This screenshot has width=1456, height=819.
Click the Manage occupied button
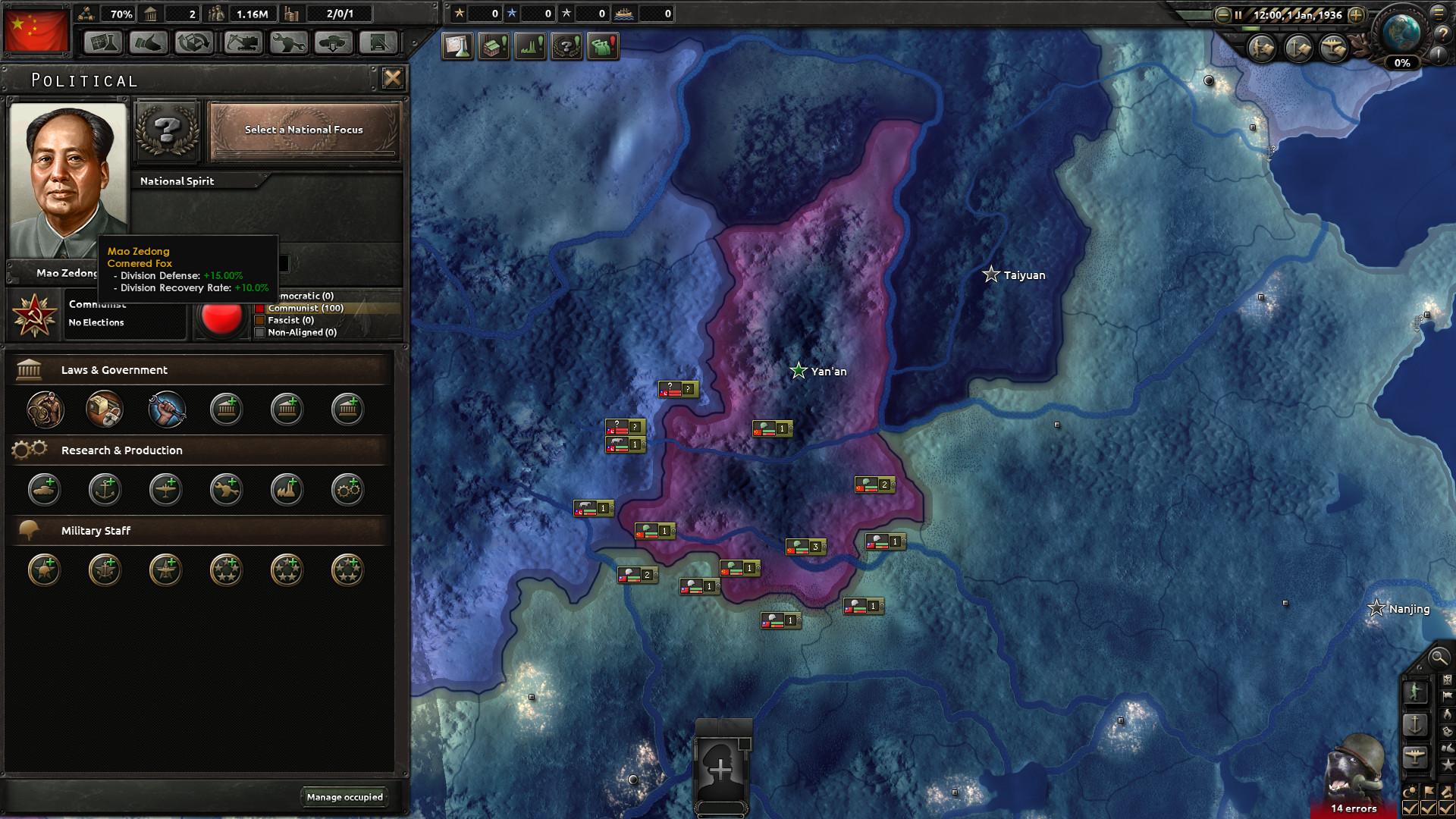[345, 797]
